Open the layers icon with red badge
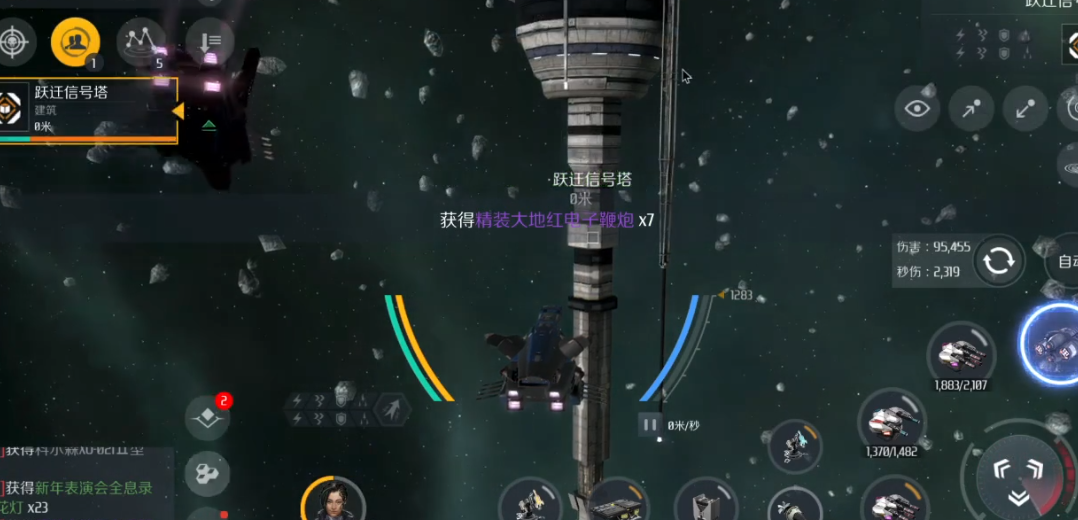This screenshot has height=520, width=1078. pyautogui.click(x=207, y=418)
